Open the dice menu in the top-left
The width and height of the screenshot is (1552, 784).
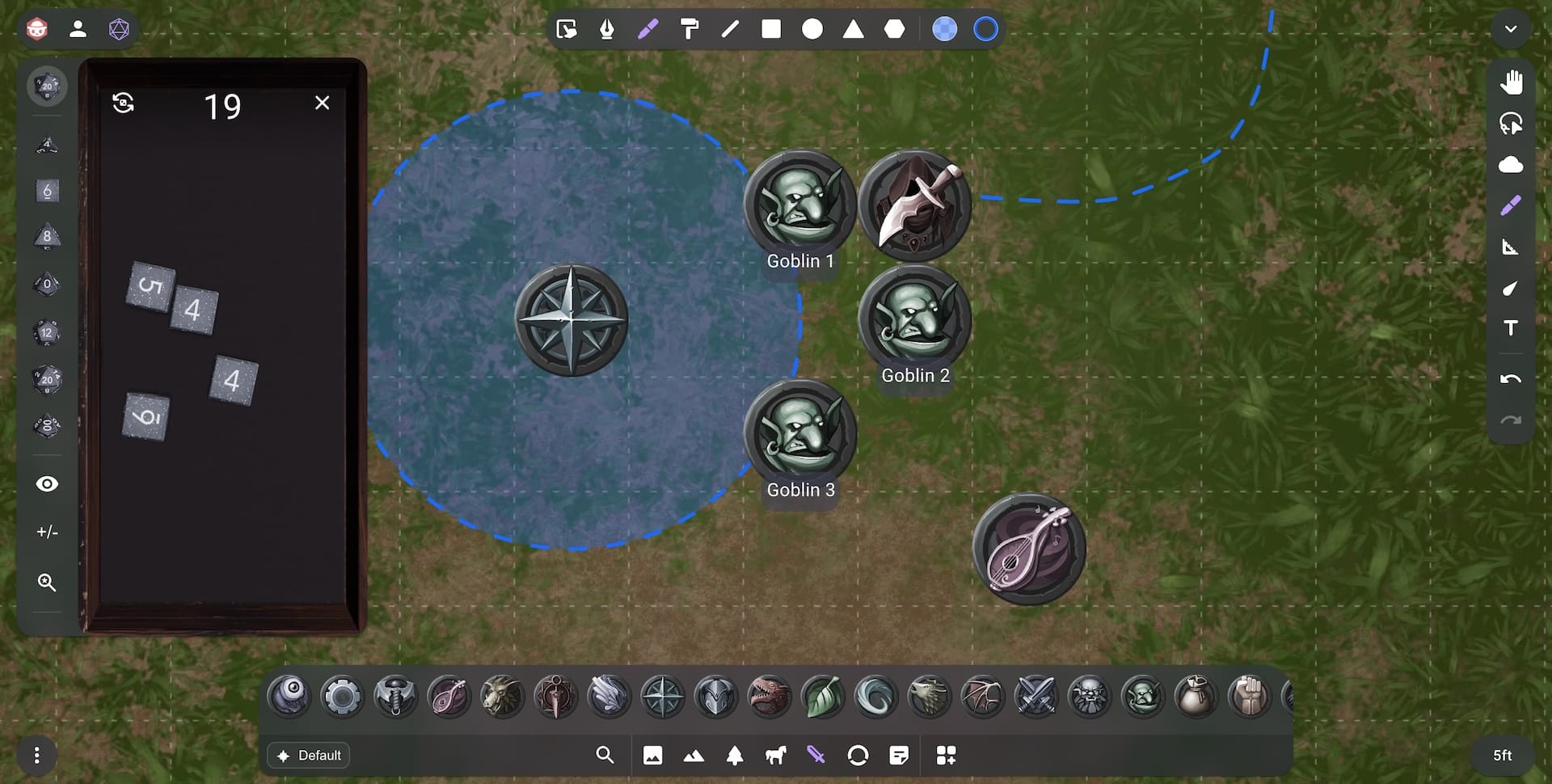pyautogui.click(x=118, y=28)
